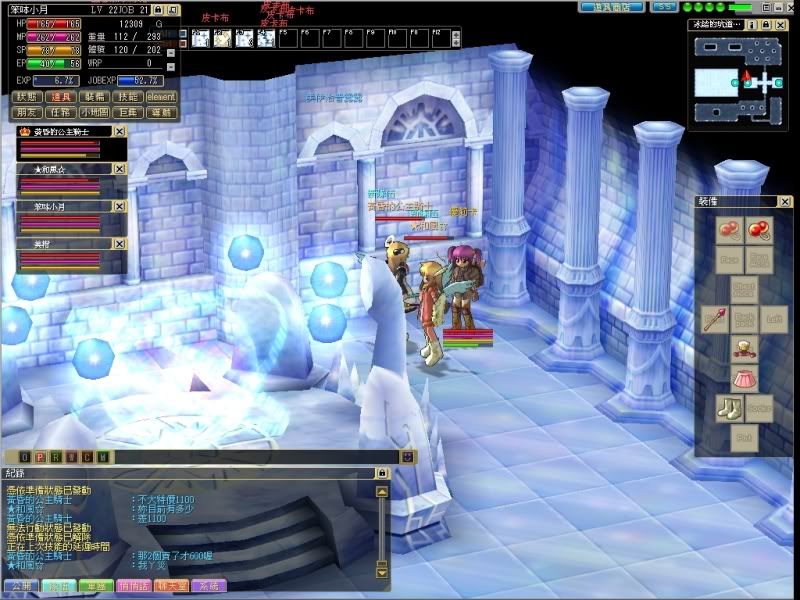
Task: Select the equipped spear weapon slot
Action: click(714, 319)
